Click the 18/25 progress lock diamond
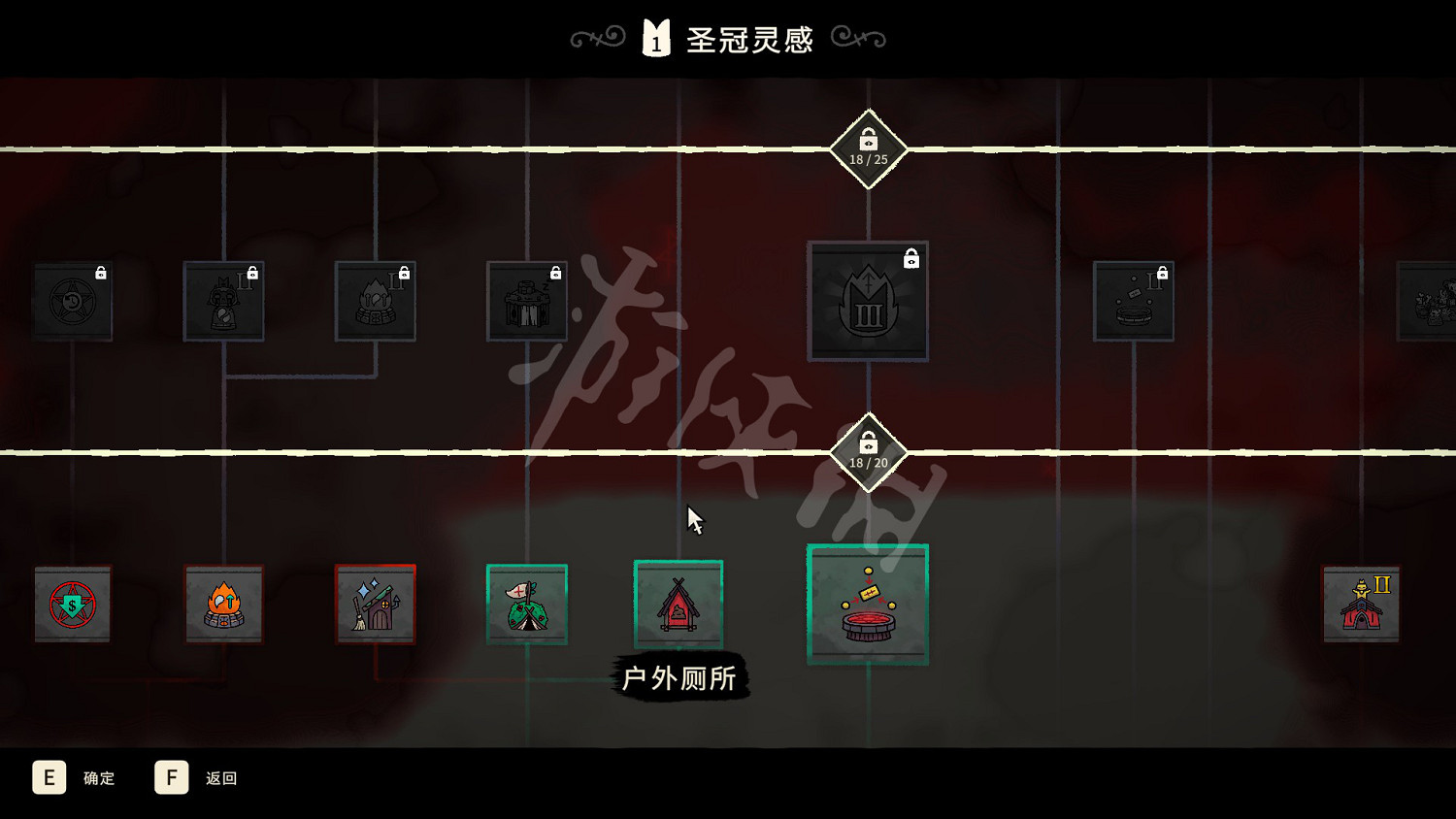The image size is (1456, 819). point(868,150)
